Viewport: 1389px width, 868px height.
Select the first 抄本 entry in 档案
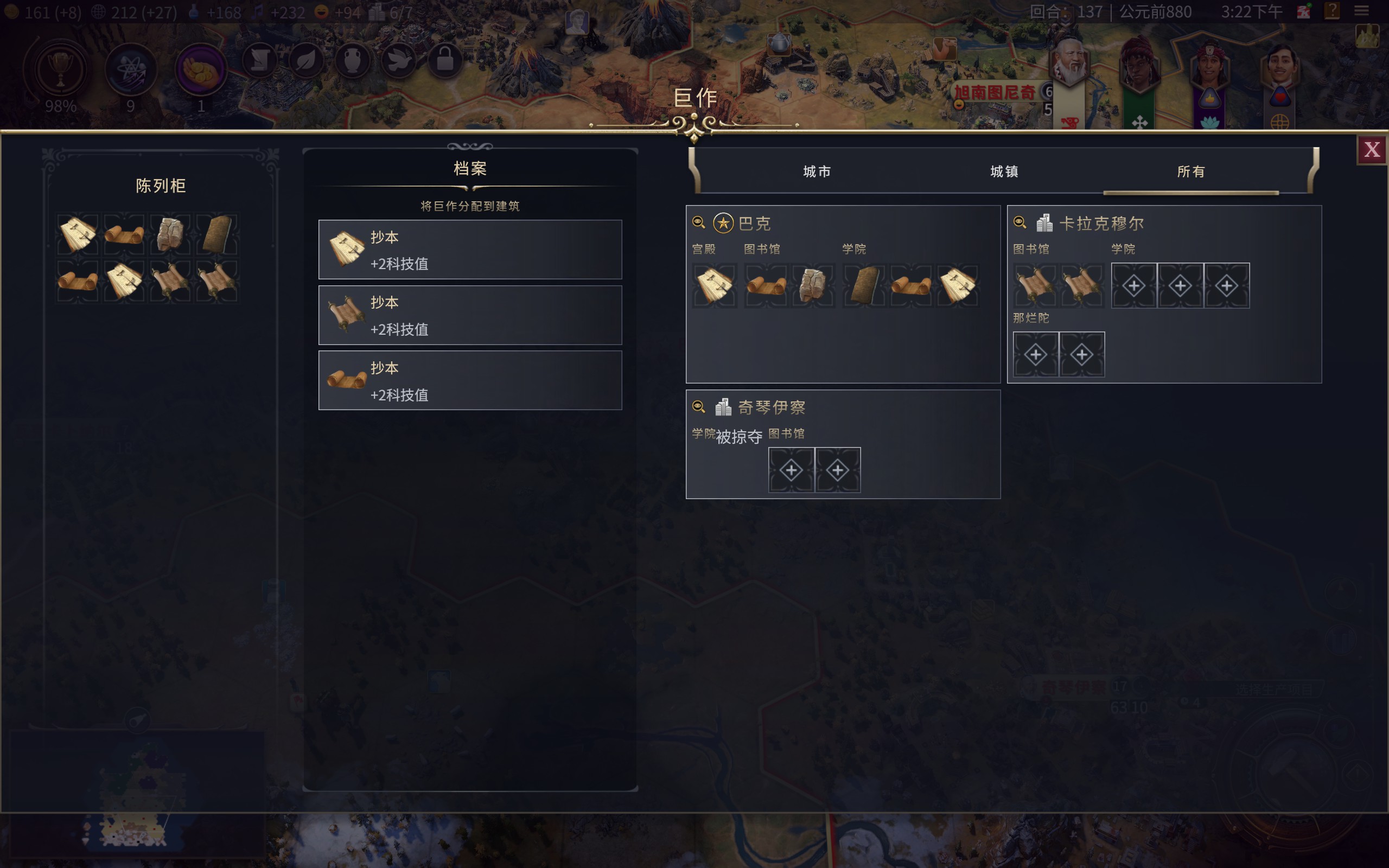pyautogui.click(x=469, y=248)
